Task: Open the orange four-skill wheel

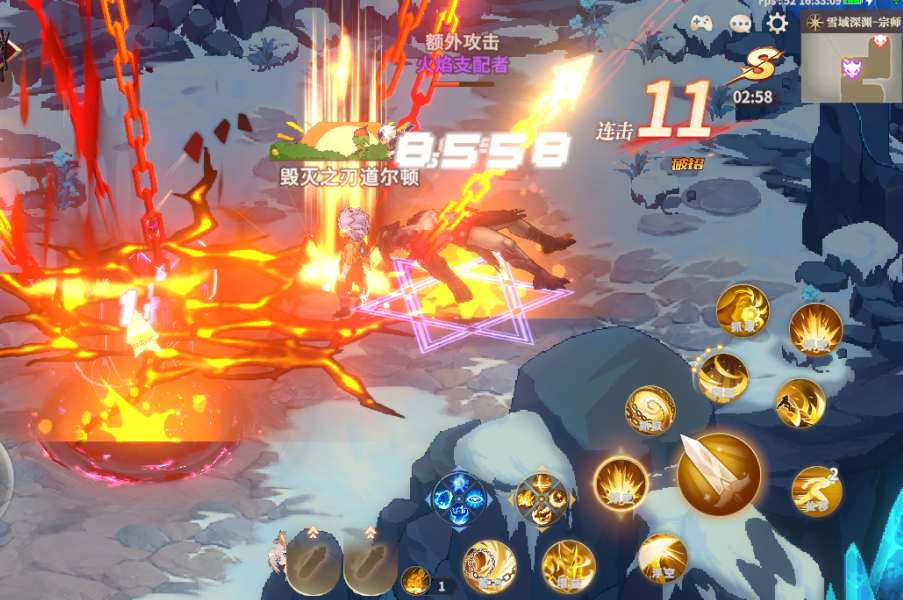Action: [541, 499]
